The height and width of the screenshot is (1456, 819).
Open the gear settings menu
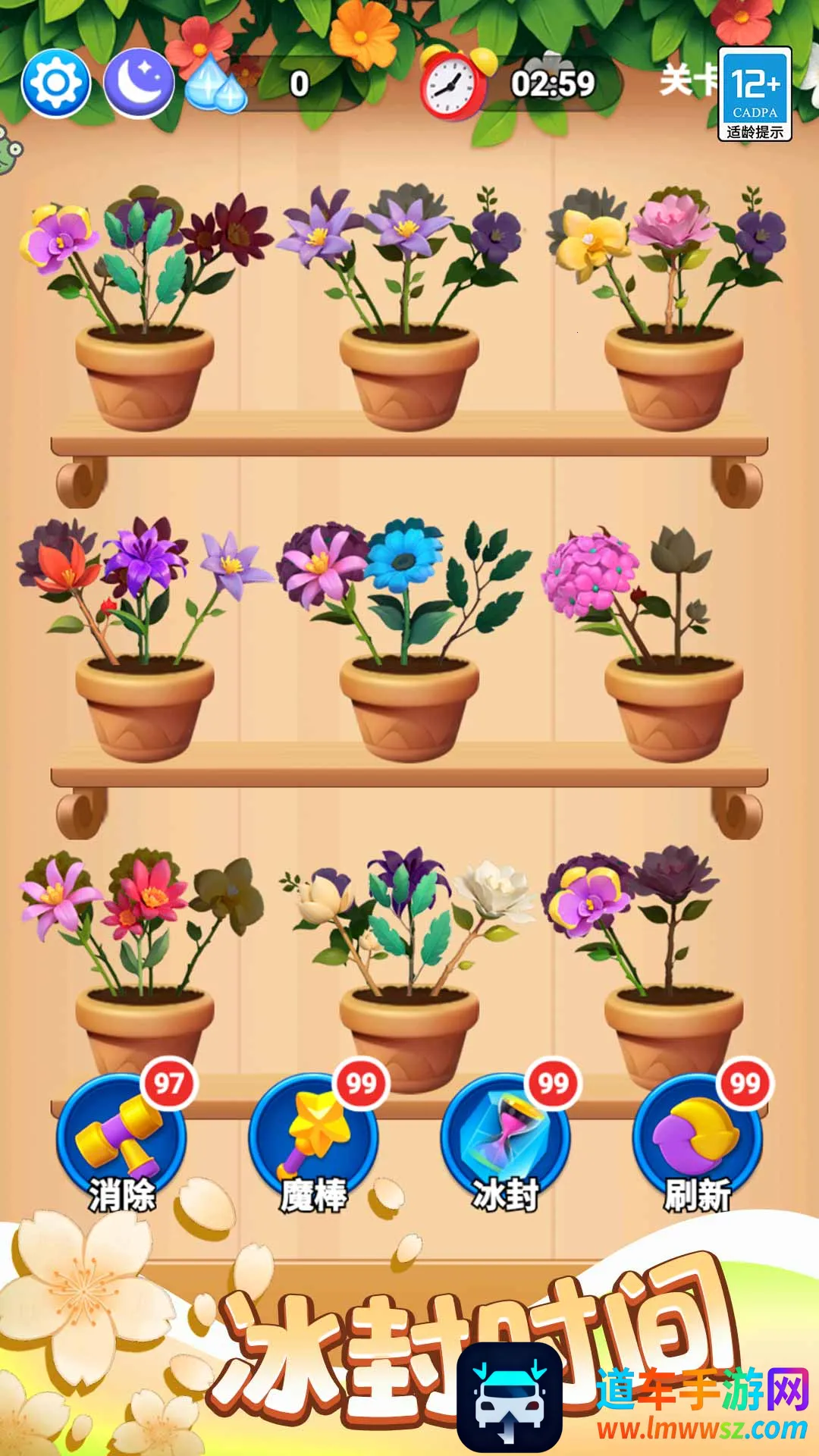(56, 83)
